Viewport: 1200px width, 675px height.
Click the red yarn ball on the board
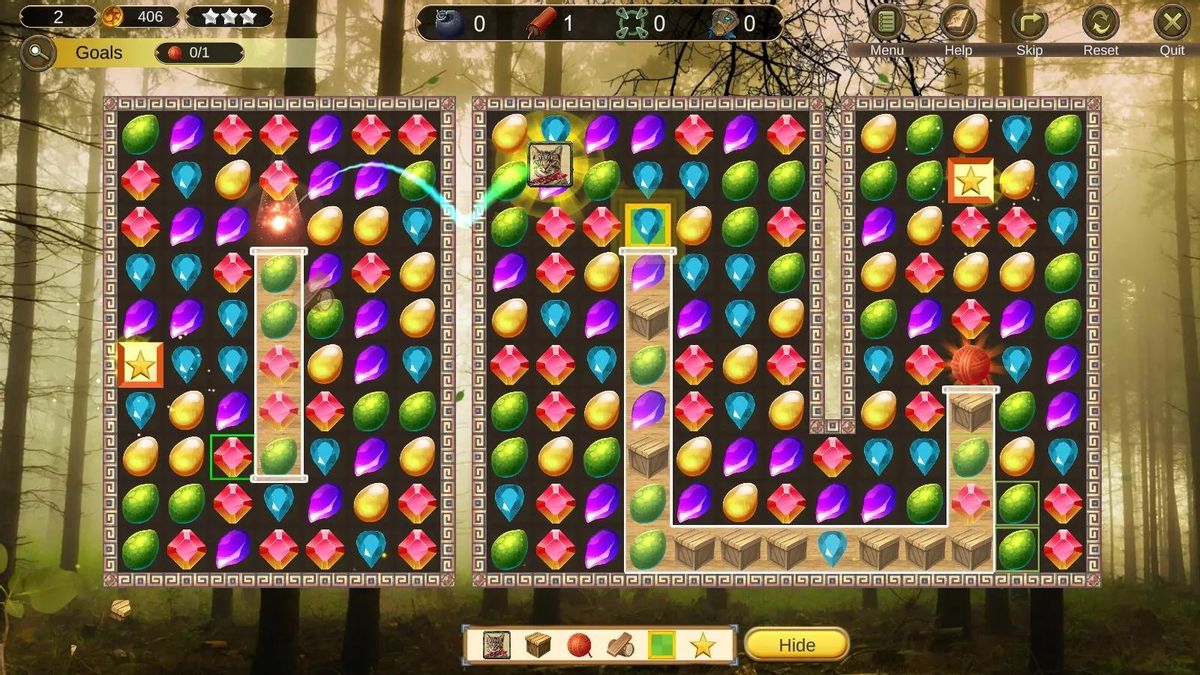pos(969,365)
